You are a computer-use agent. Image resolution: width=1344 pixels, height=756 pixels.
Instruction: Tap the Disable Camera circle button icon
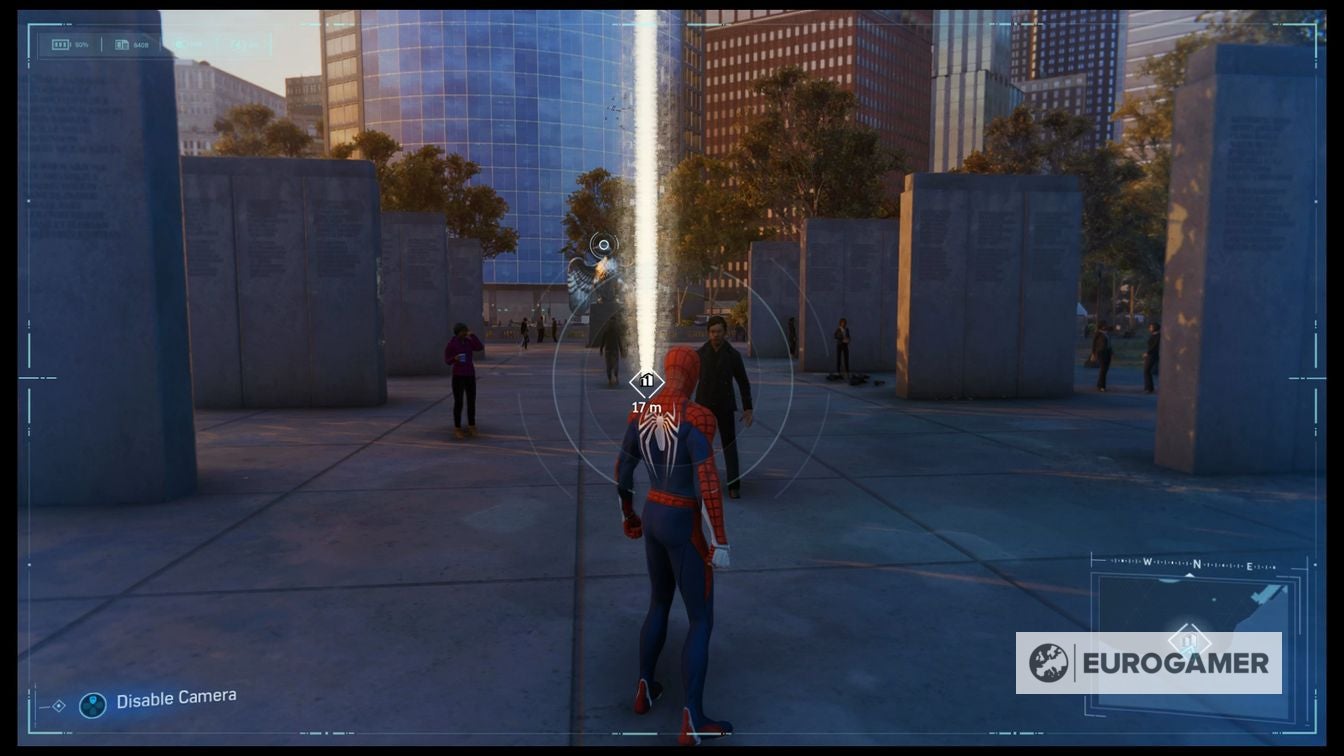point(94,704)
